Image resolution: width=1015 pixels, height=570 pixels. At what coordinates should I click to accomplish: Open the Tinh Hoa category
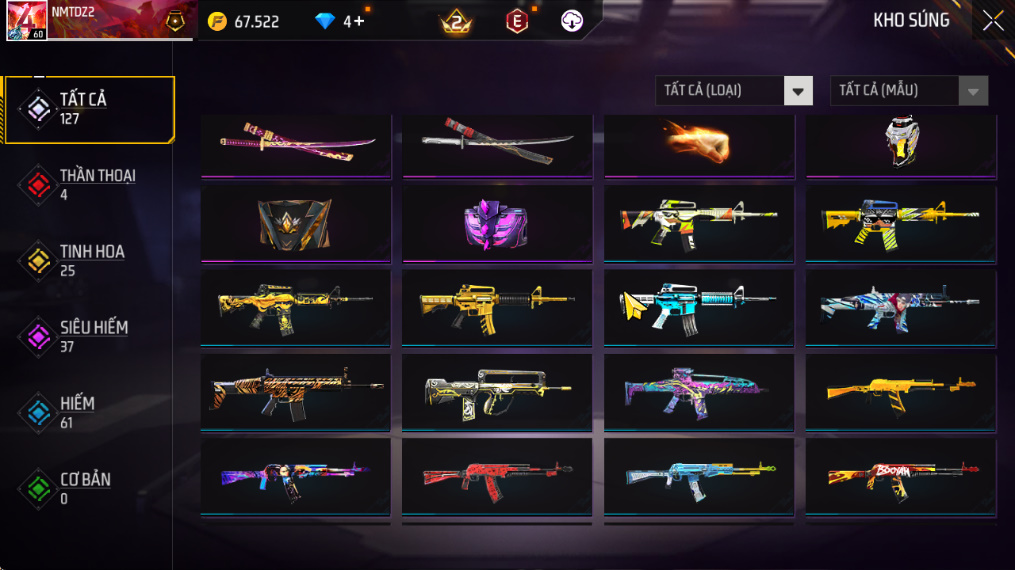click(x=88, y=261)
